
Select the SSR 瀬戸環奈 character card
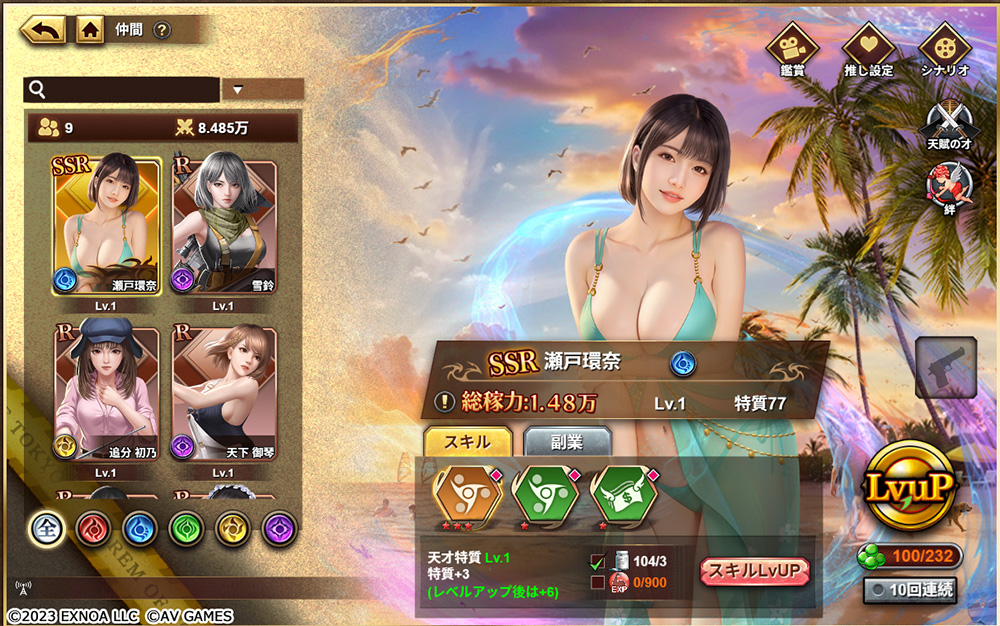tap(105, 226)
